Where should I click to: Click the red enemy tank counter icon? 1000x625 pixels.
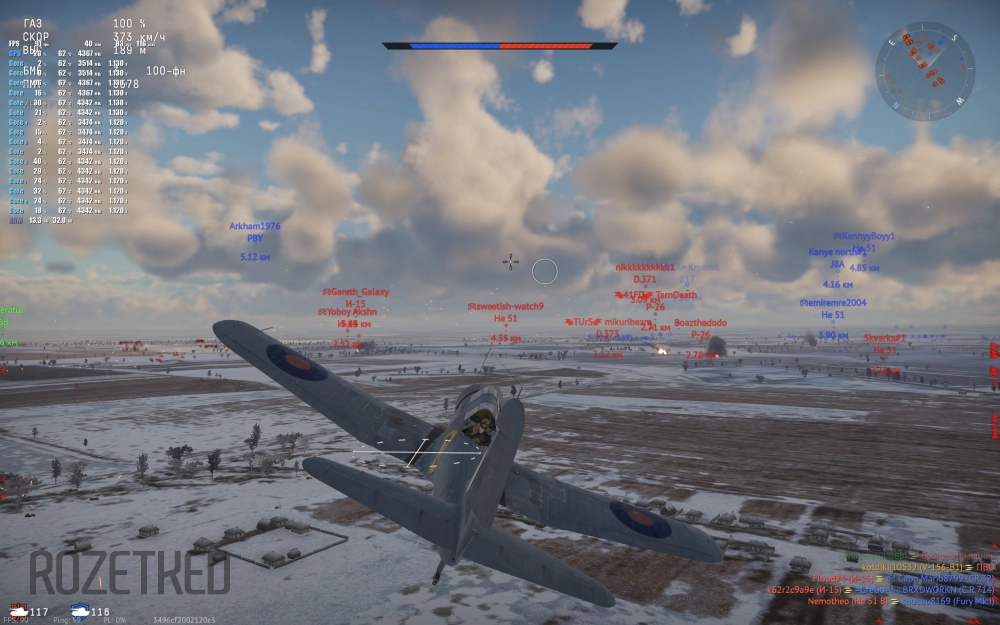(x=18, y=609)
